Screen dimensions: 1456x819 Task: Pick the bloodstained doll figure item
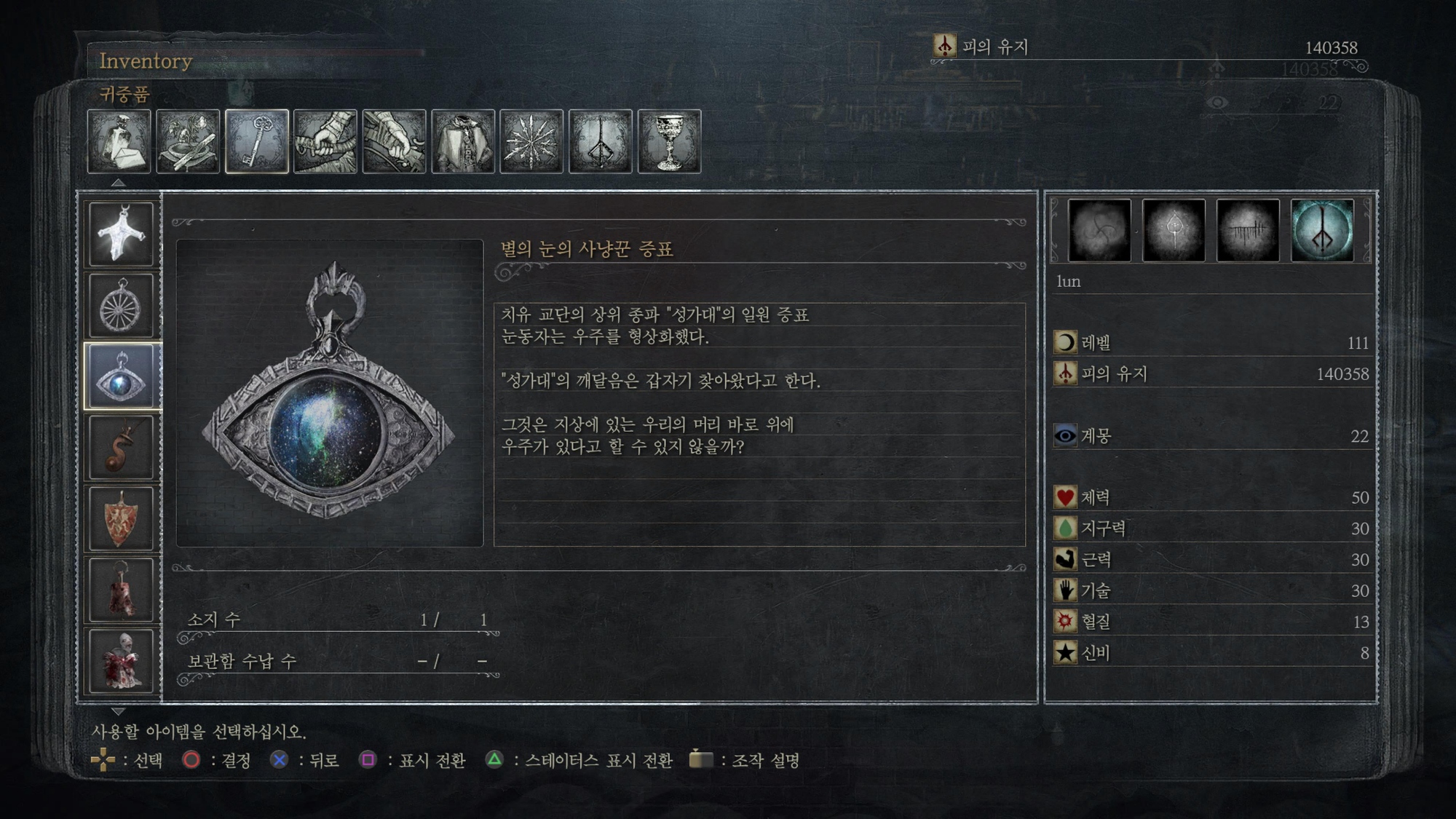pos(122,660)
